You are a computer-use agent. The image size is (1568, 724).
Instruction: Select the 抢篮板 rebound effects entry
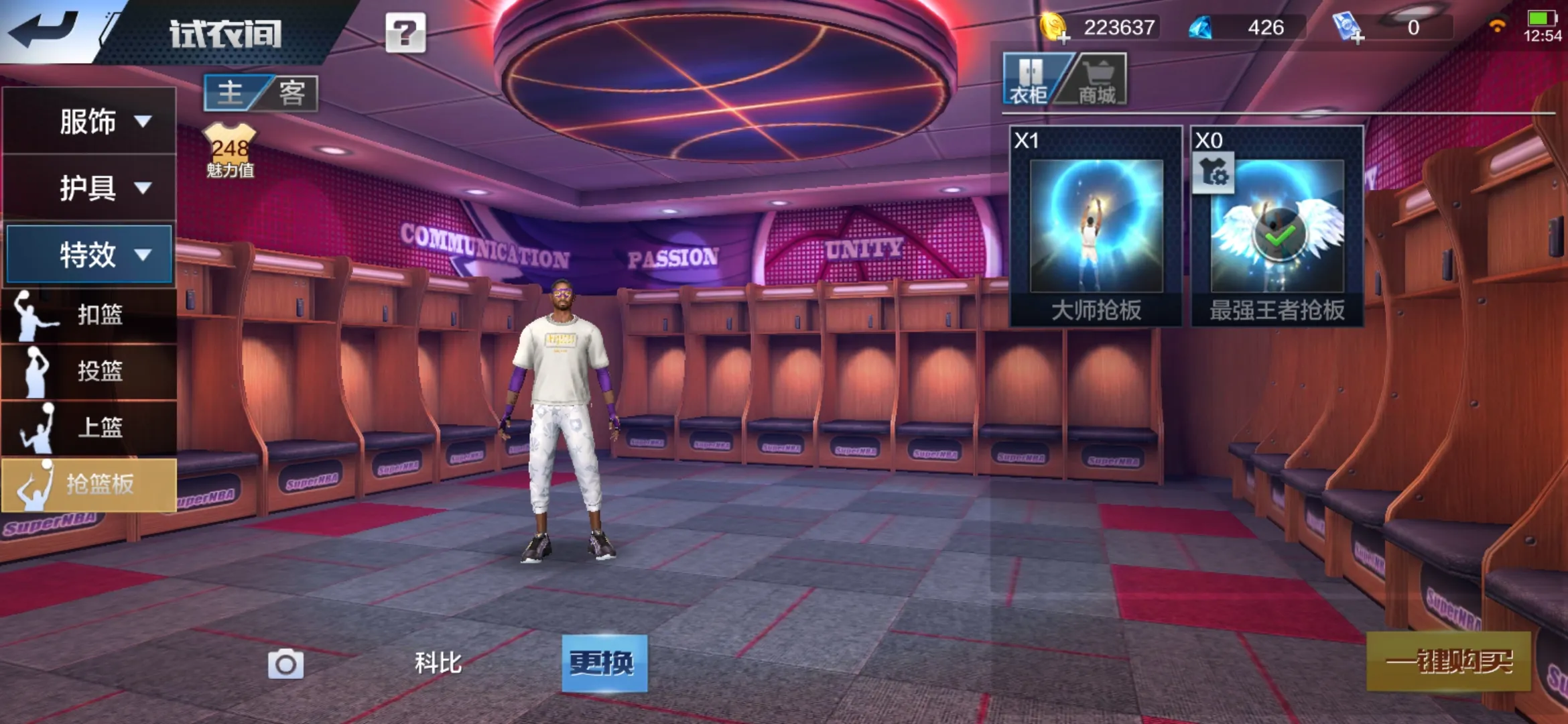[89, 484]
